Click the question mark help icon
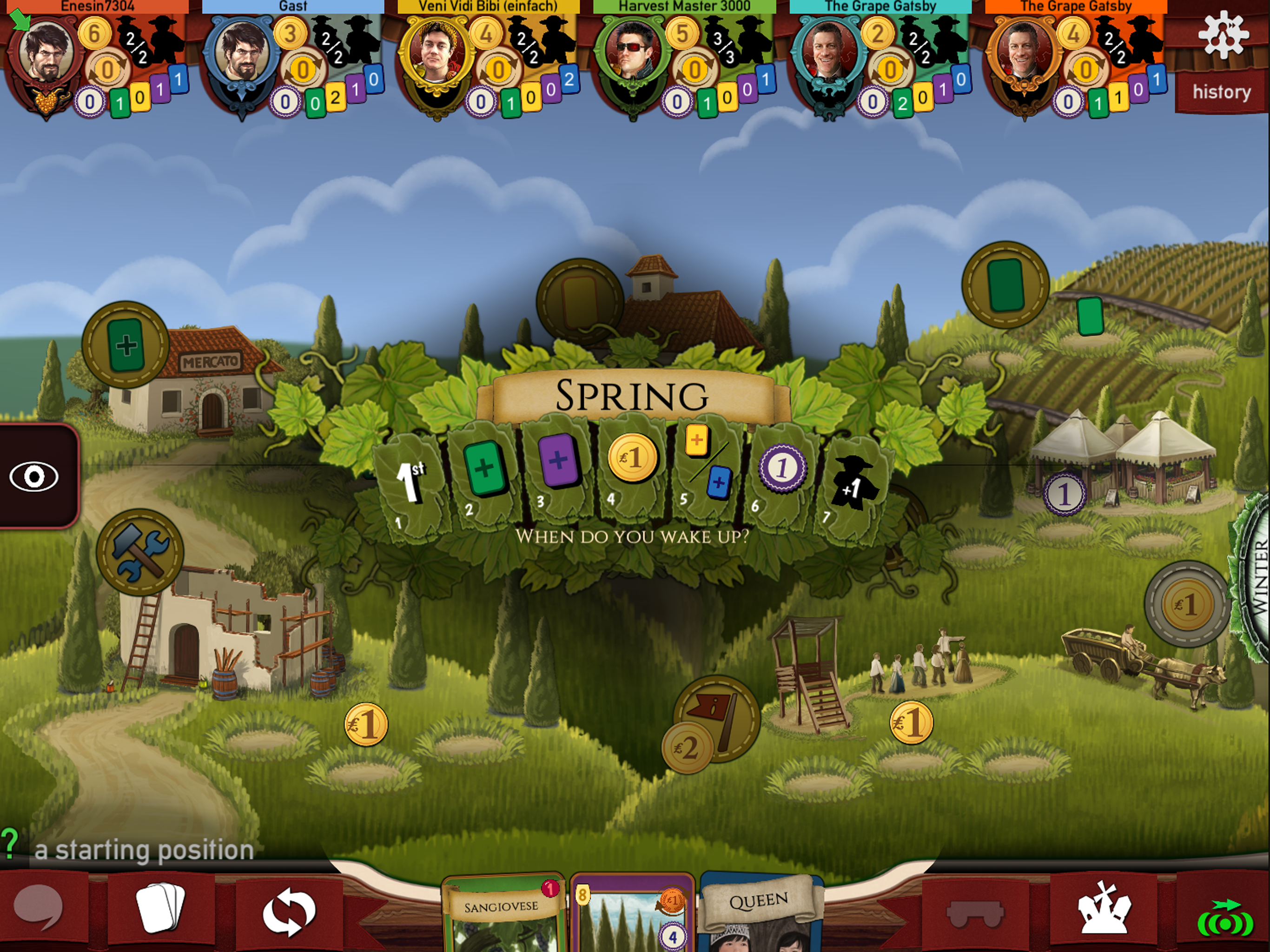Viewport: 1270px width, 952px height. (10, 844)
